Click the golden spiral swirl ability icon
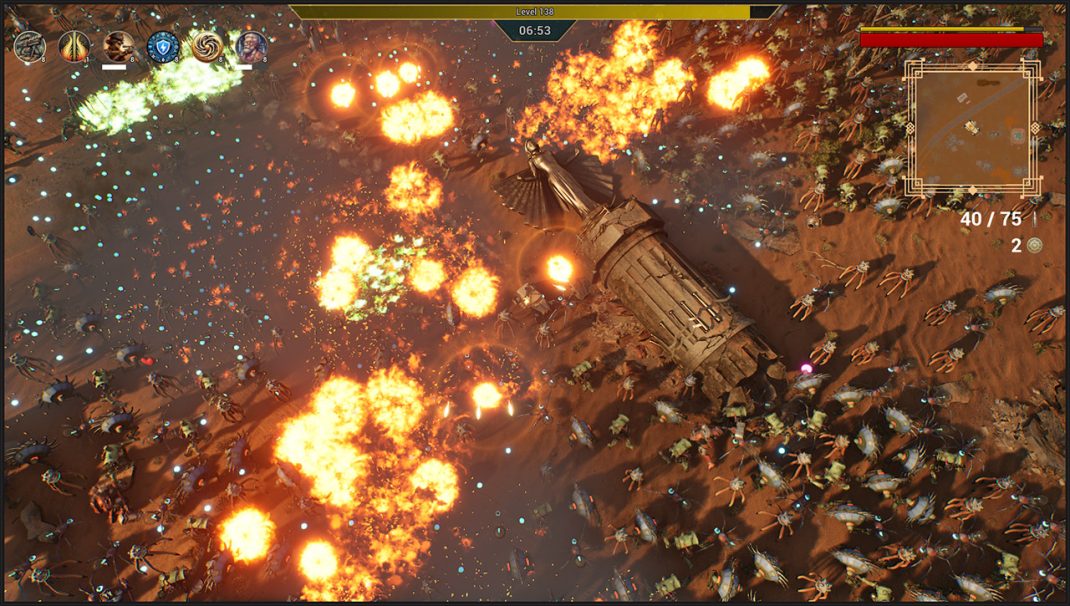Image resolution: width=1070 pixels, height=606 pixels. point(207,46)
